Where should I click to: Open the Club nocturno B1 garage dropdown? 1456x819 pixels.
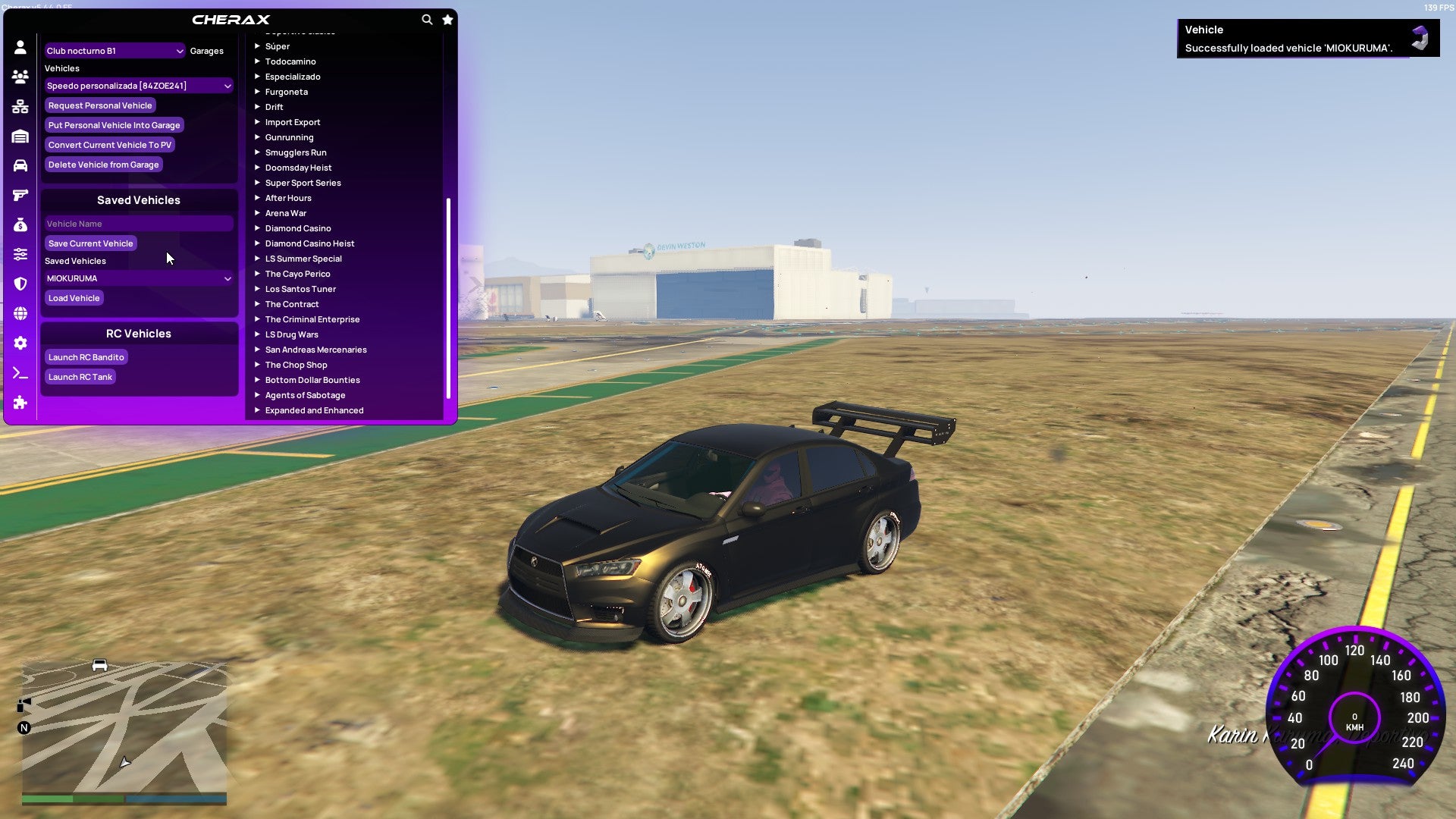tap(115, 51)
